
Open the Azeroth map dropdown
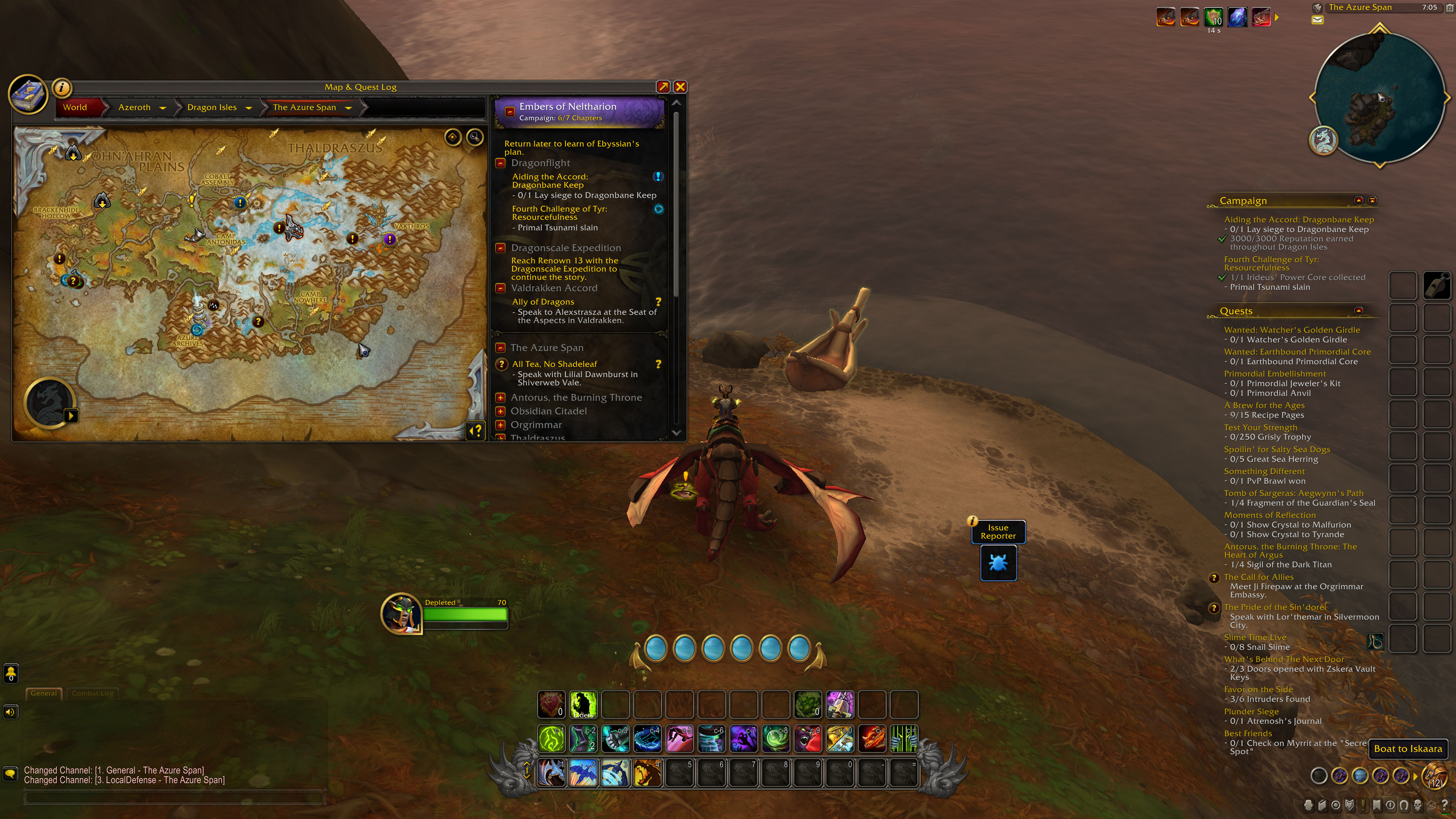point(163,108)
